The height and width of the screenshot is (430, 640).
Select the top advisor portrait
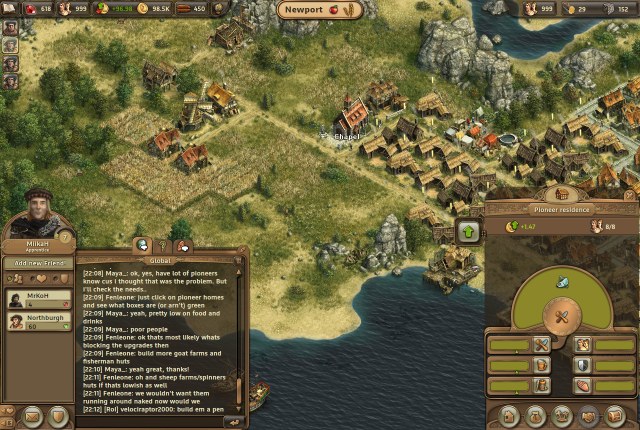click(10, 26)
